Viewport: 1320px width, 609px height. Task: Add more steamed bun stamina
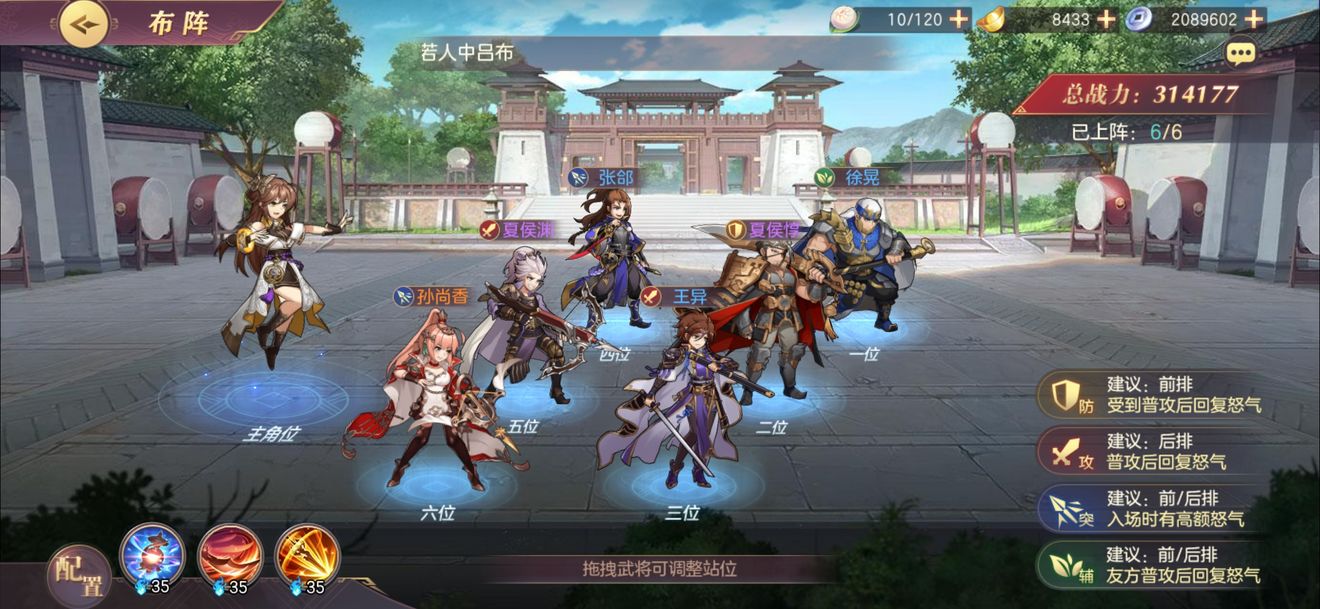(x=958, y=19)
